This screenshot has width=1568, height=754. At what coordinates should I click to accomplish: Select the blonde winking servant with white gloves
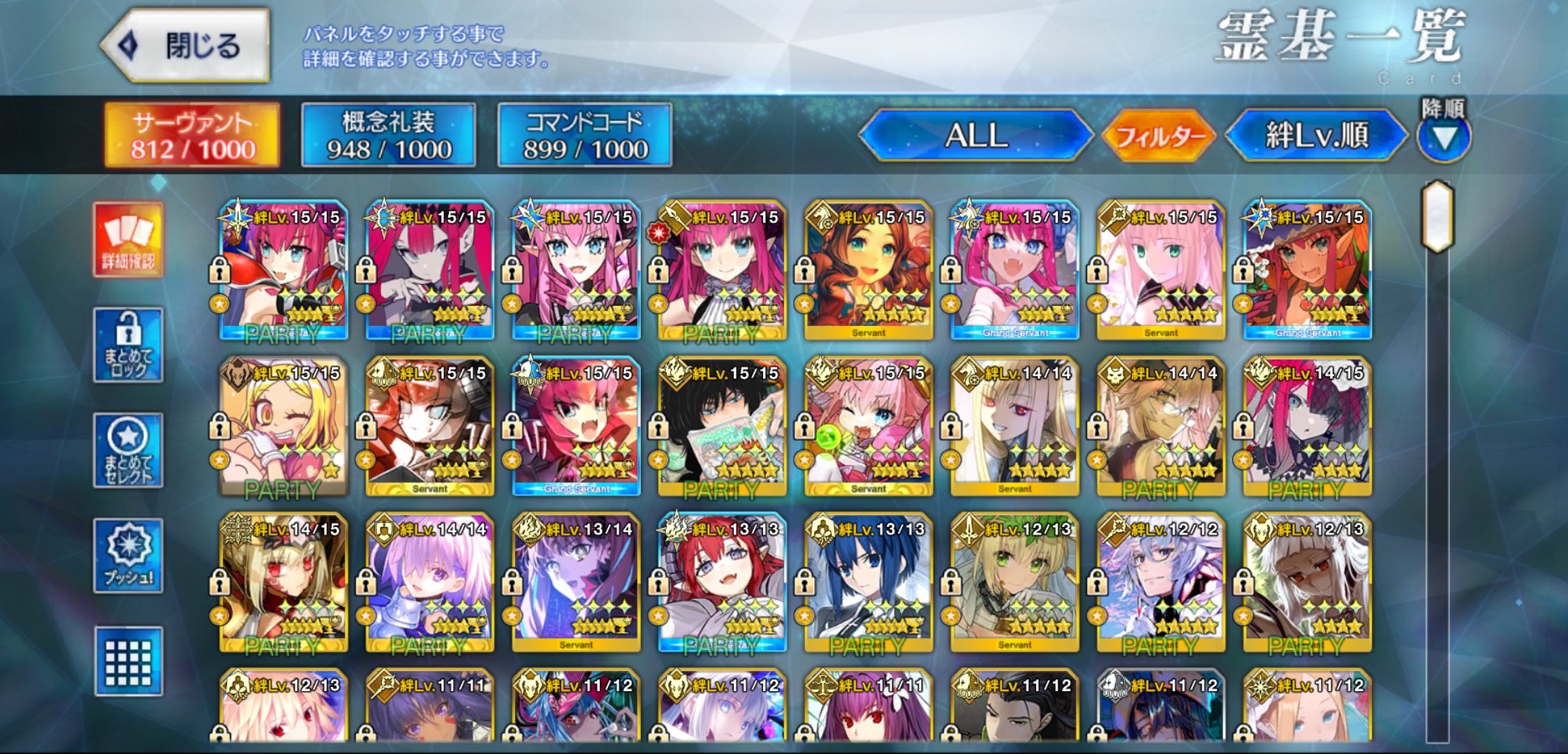[283, 427]
